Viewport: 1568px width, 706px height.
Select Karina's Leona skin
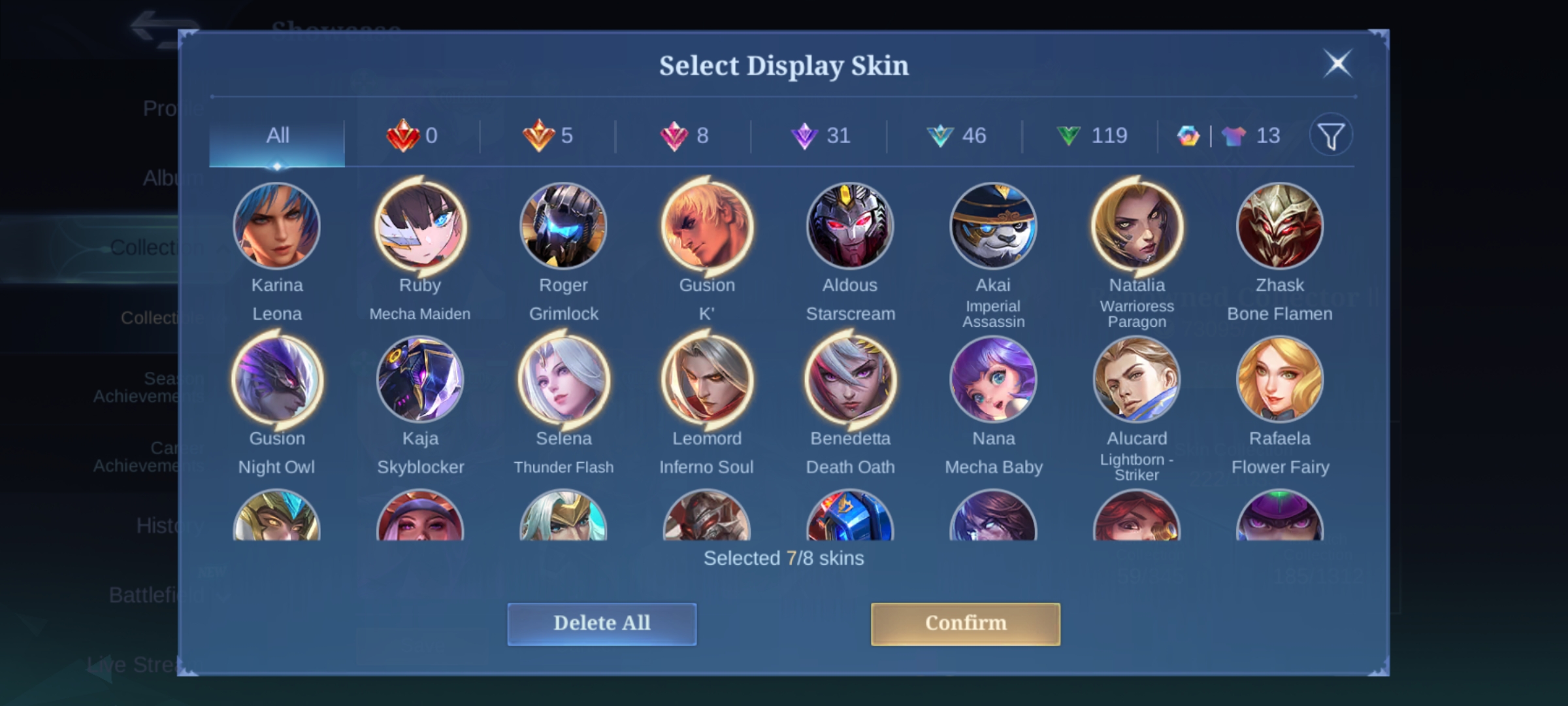[x=277, y=226]
